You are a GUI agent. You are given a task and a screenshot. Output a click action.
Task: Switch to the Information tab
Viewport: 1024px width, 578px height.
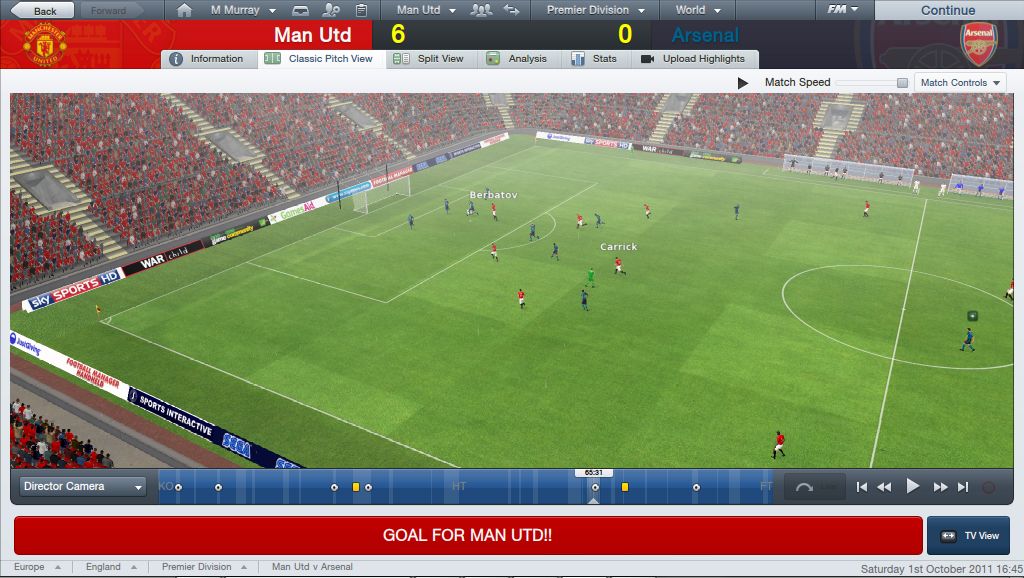coord(207,59)
